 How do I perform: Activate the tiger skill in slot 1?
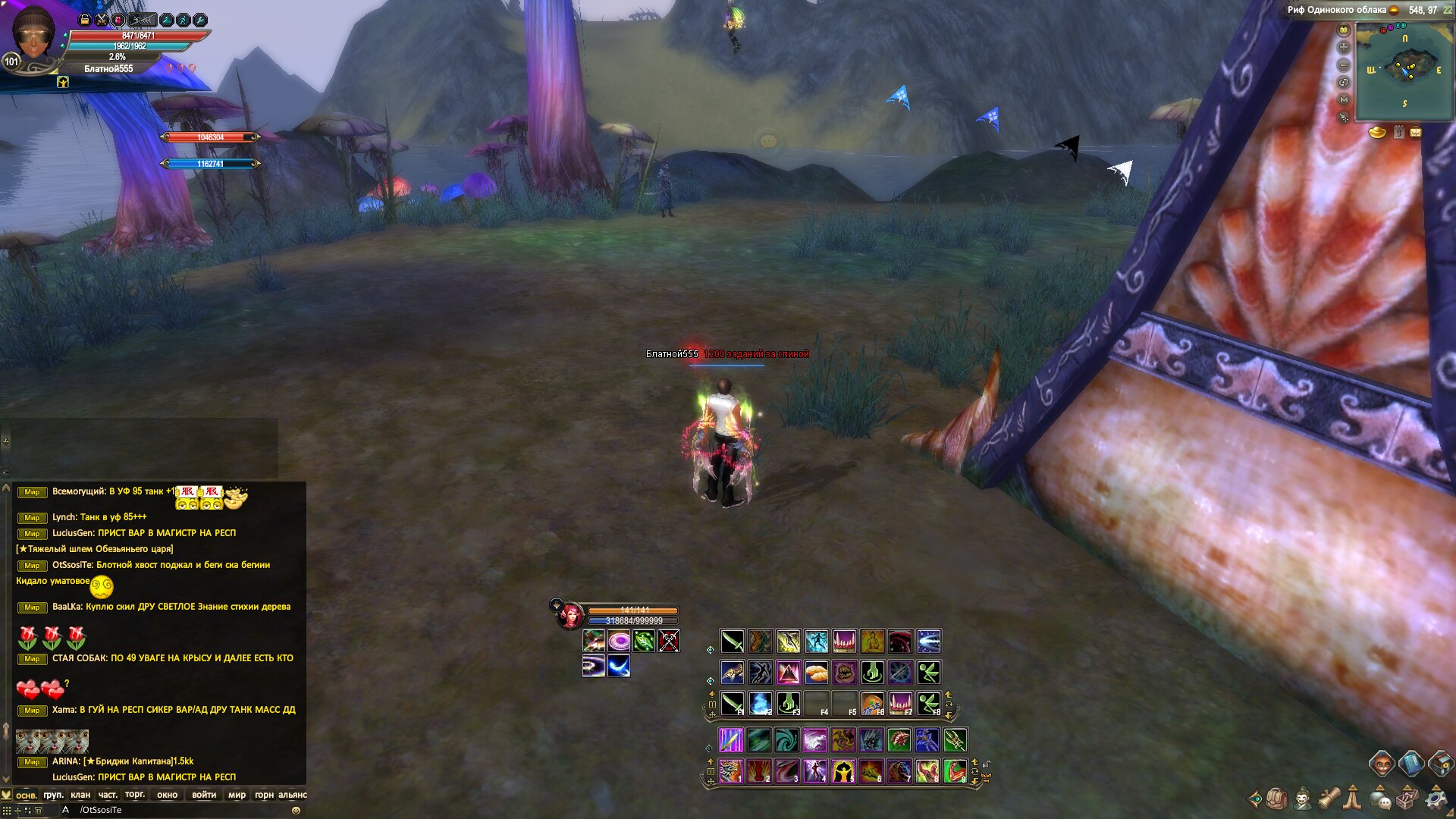(x=730, y=770)
